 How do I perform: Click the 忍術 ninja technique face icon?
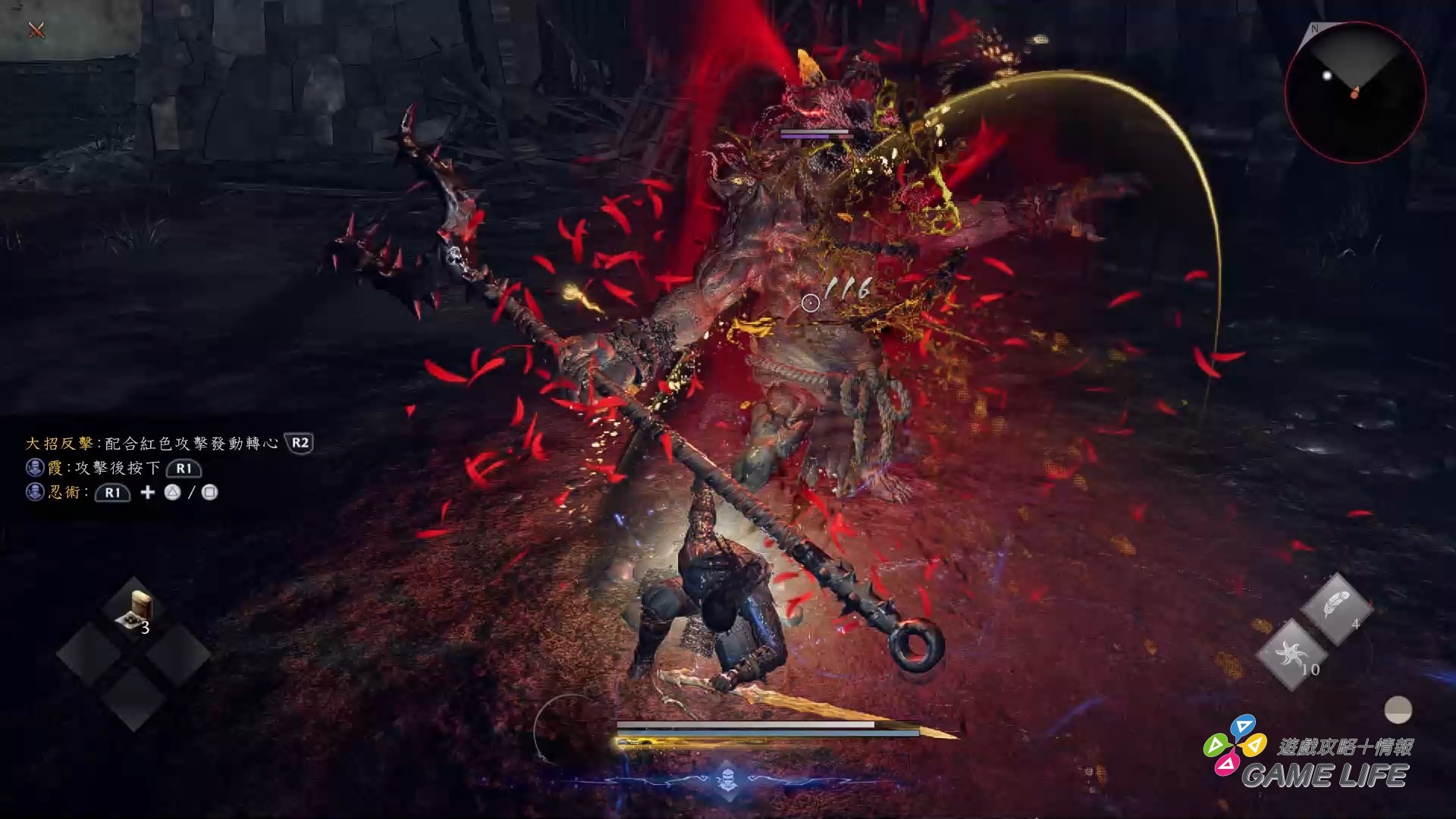pos(35,494)
